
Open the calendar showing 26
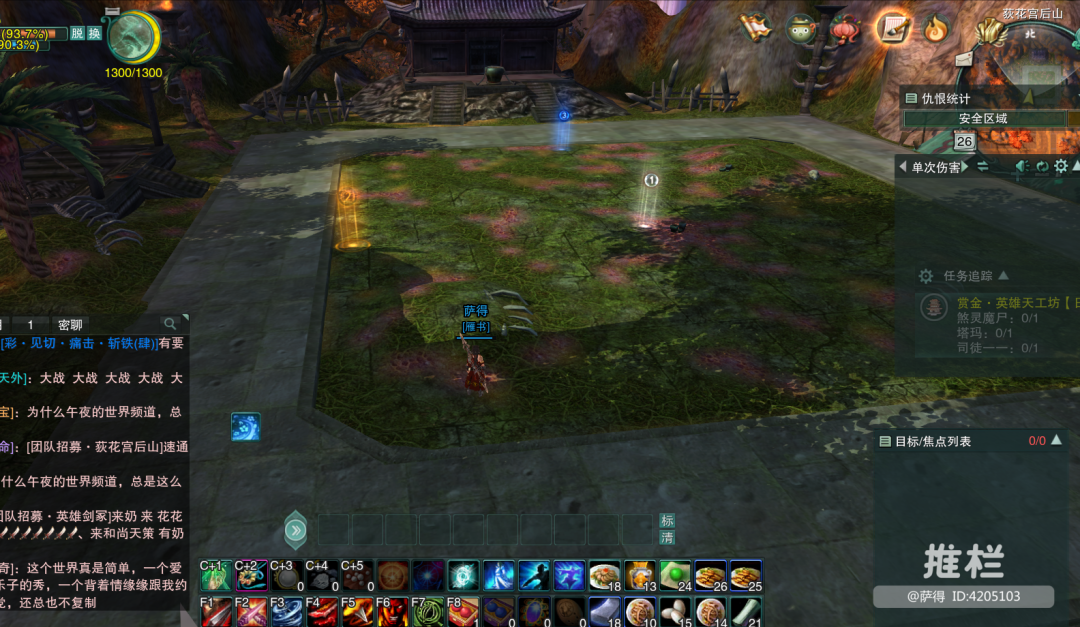(x=965, y=141)
